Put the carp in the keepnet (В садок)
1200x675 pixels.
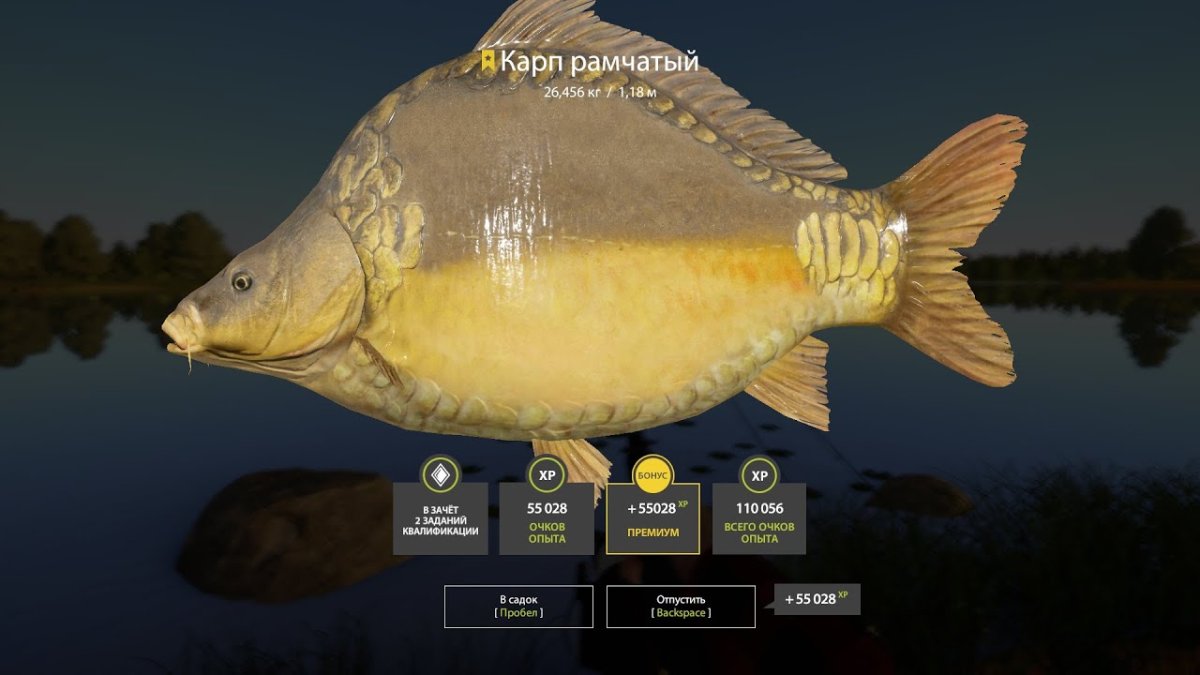(x=518, y=606)
